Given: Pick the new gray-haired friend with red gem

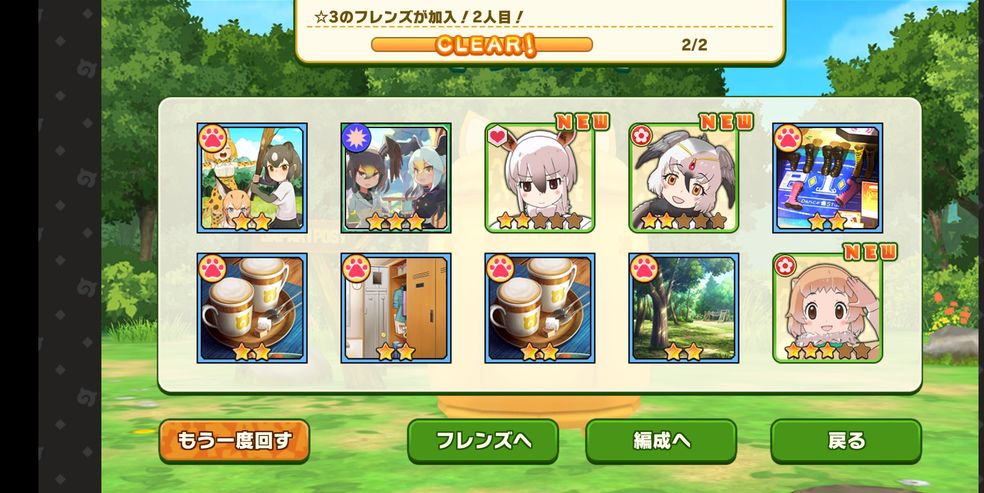Looking at the screenshot, I should point(684,178).
